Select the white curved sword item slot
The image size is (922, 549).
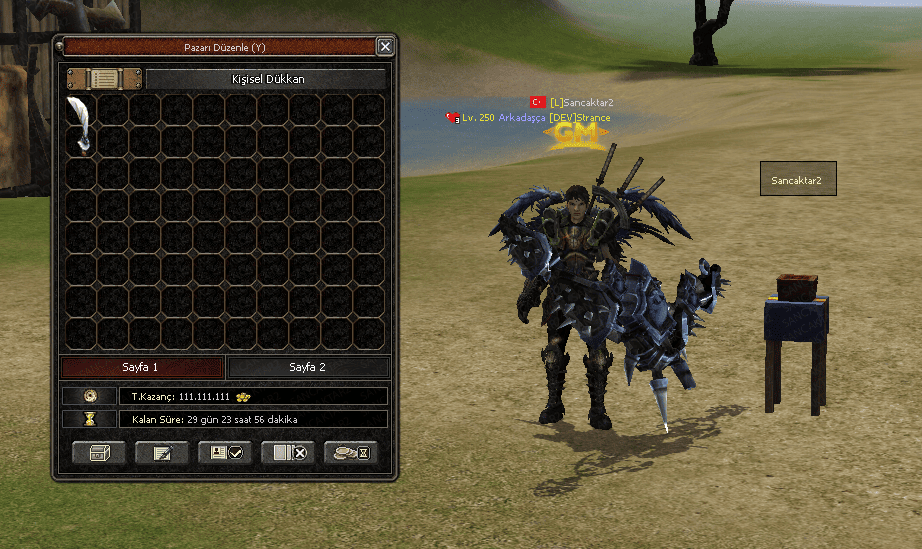[x=80, y=125]
